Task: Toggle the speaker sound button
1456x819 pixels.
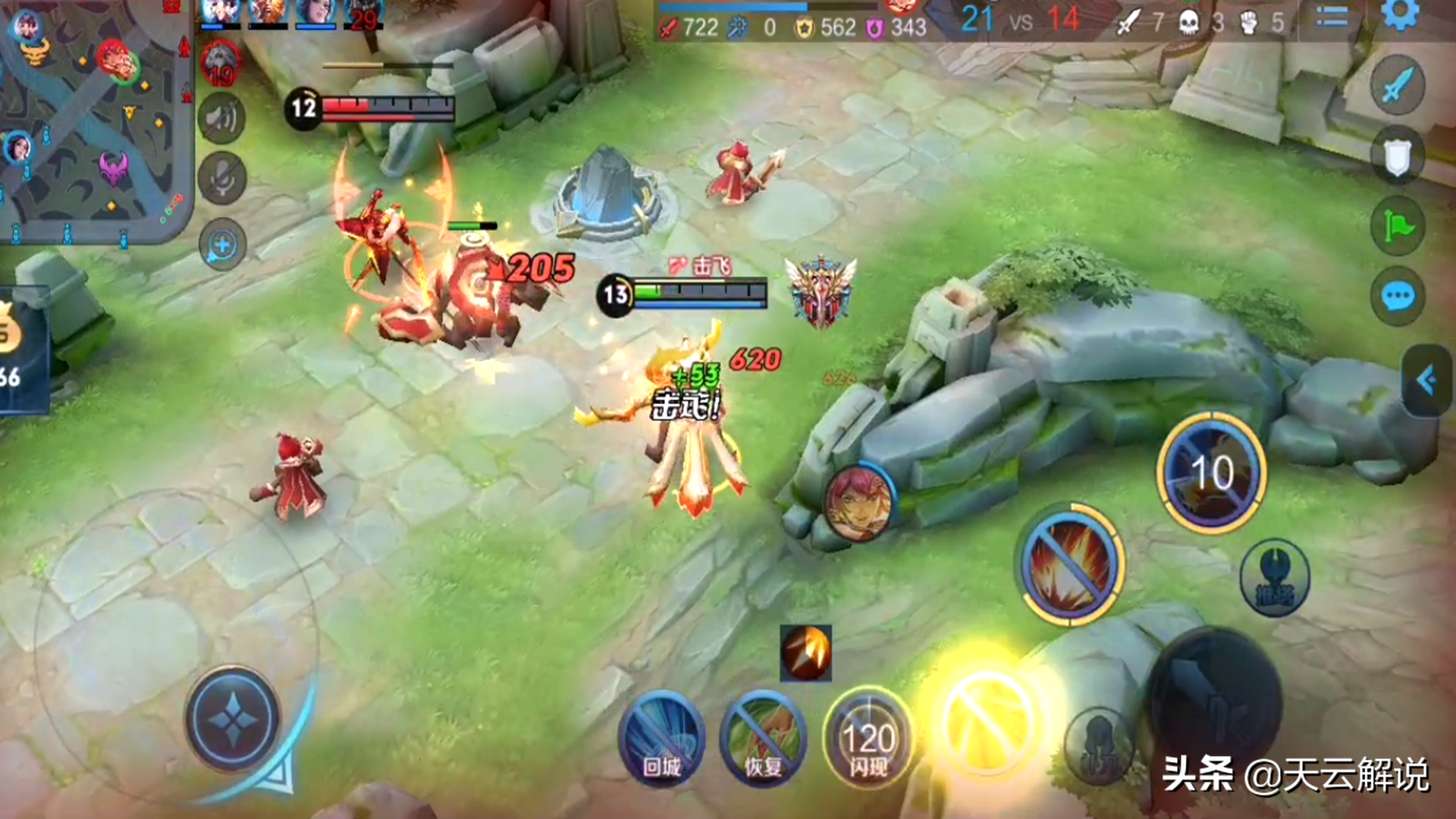Action: pos(222,118)
